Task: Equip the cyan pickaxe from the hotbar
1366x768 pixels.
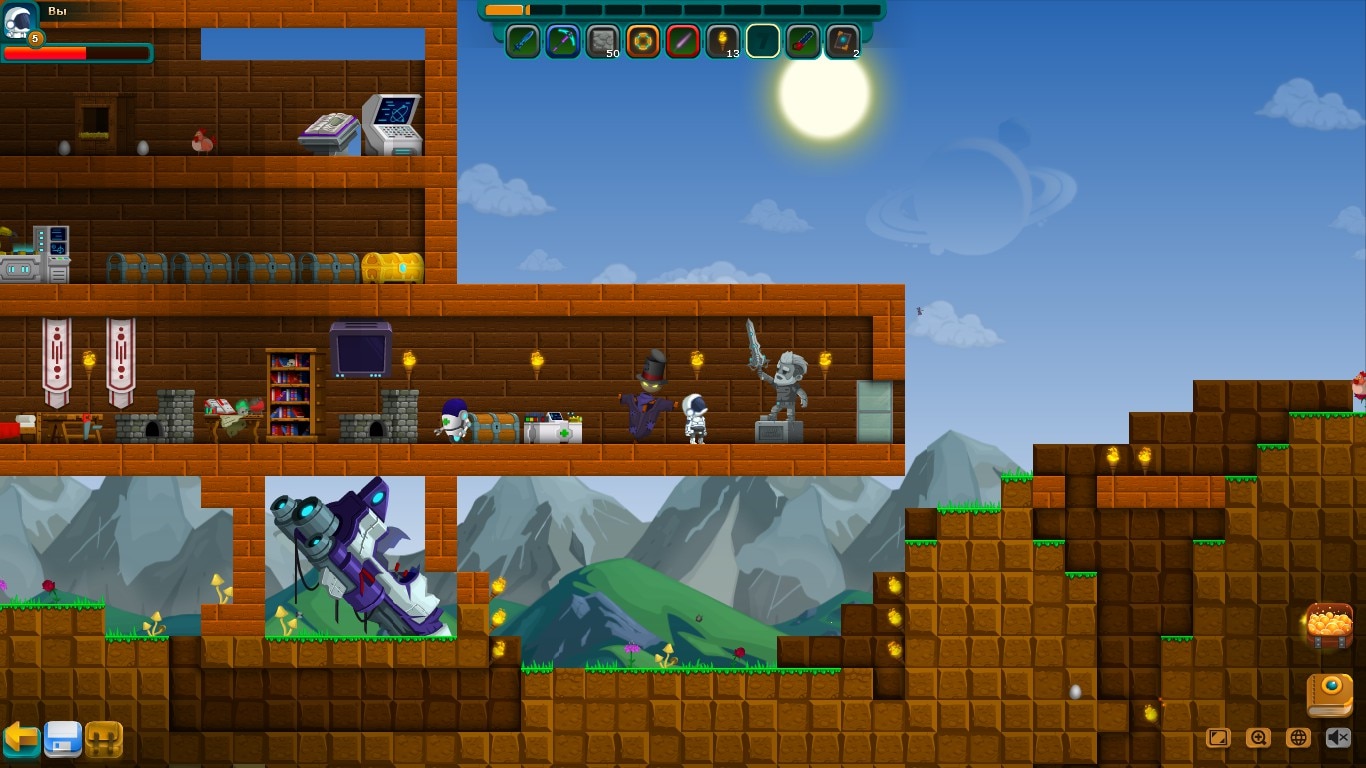Action: [x=563, y=42]
